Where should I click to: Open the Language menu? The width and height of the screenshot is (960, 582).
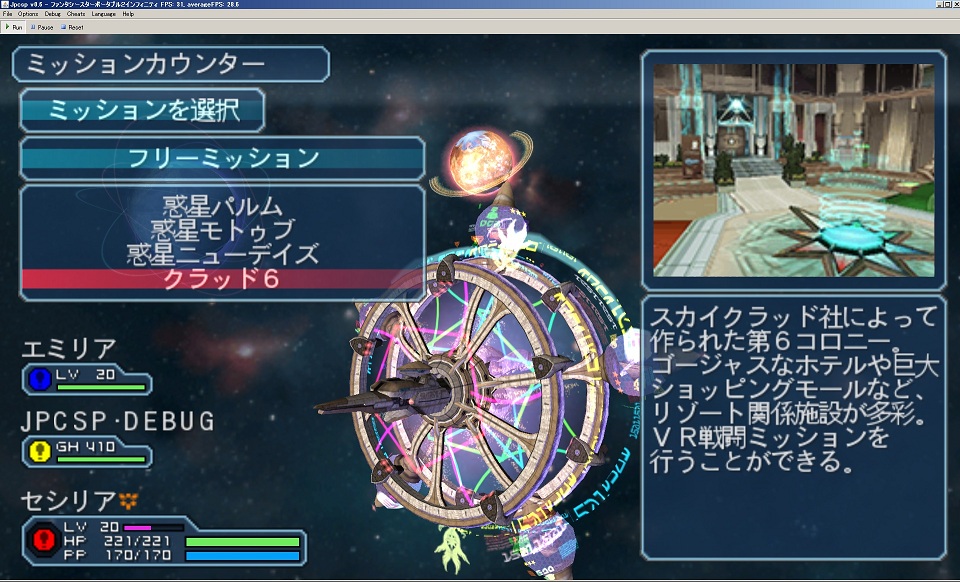(103, 14)
